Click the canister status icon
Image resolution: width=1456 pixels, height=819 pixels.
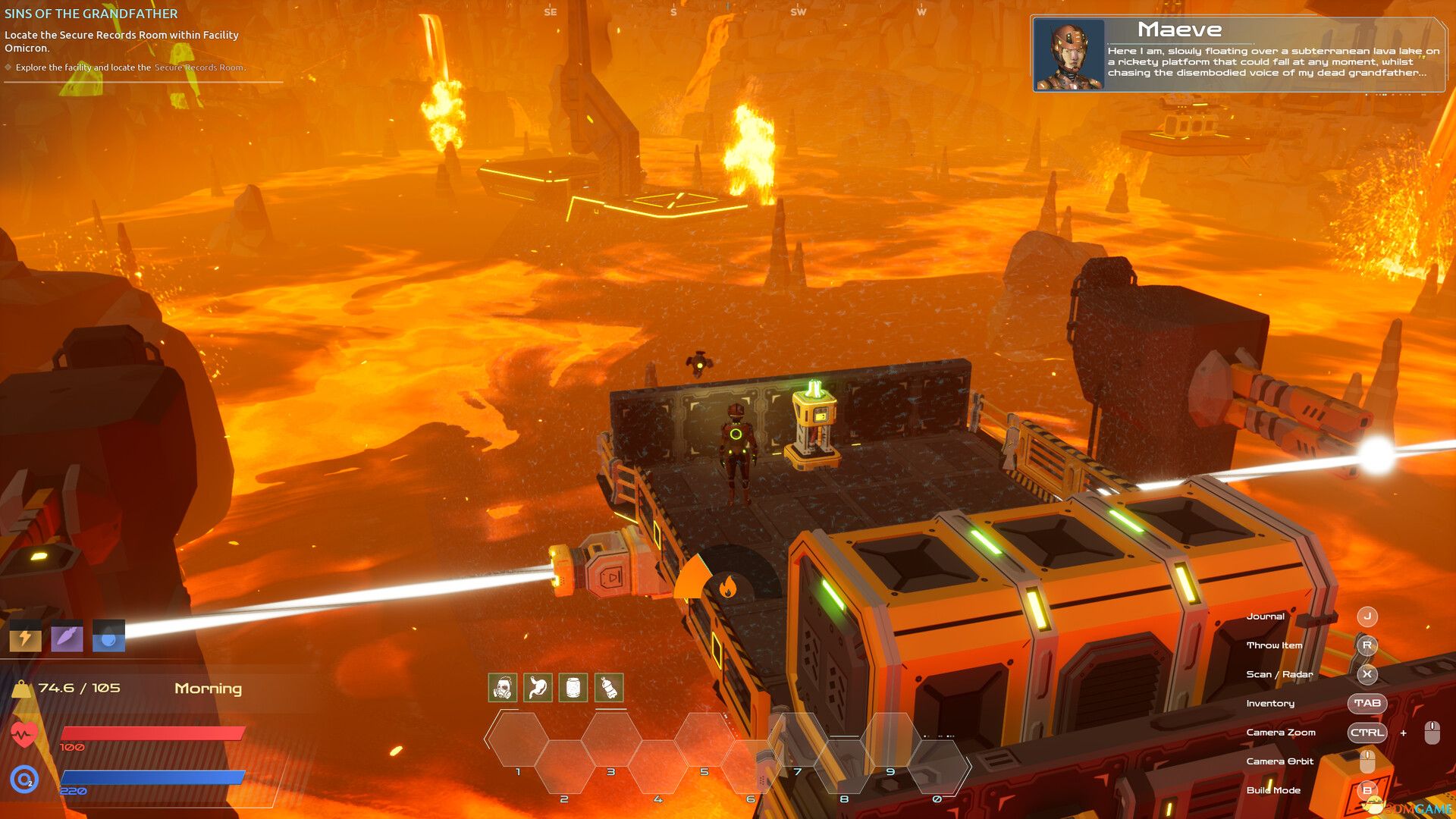click(x=573, y=686)
